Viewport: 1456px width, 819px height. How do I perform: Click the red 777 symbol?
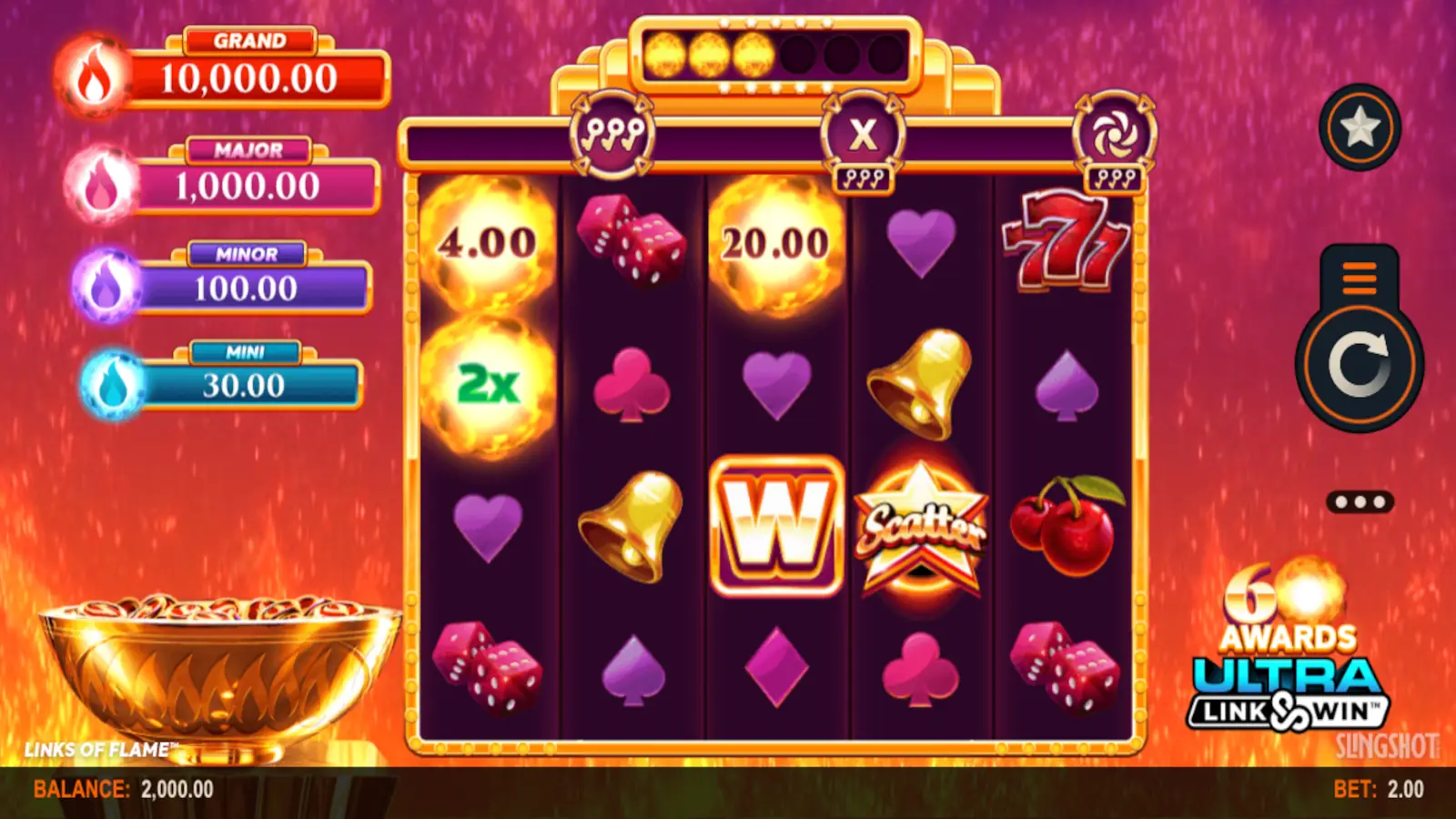1065,241
